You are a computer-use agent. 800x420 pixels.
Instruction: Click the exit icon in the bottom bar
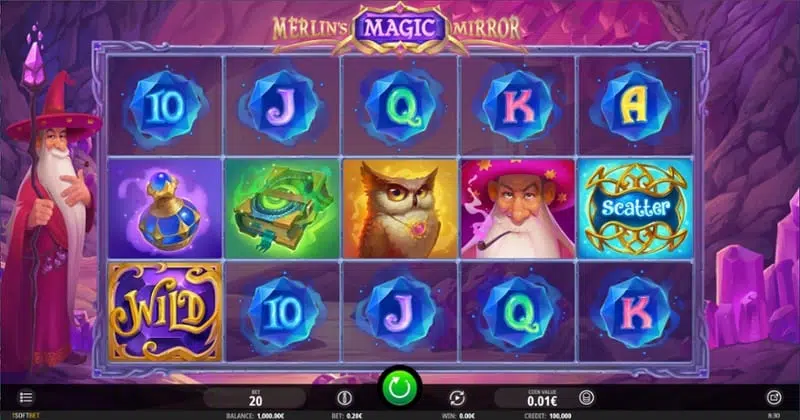773,397
